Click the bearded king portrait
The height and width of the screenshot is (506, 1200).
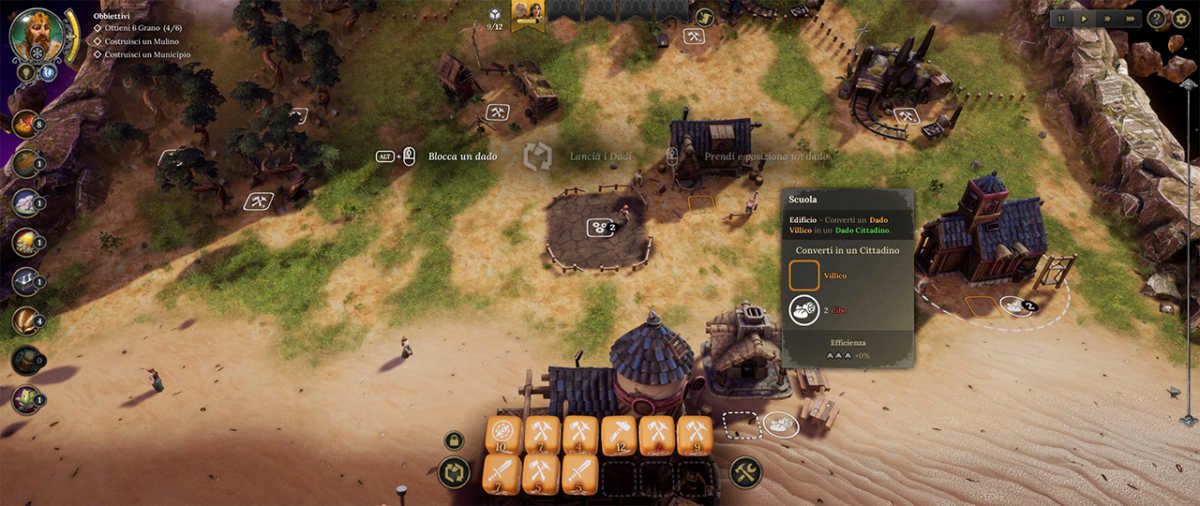36,34
